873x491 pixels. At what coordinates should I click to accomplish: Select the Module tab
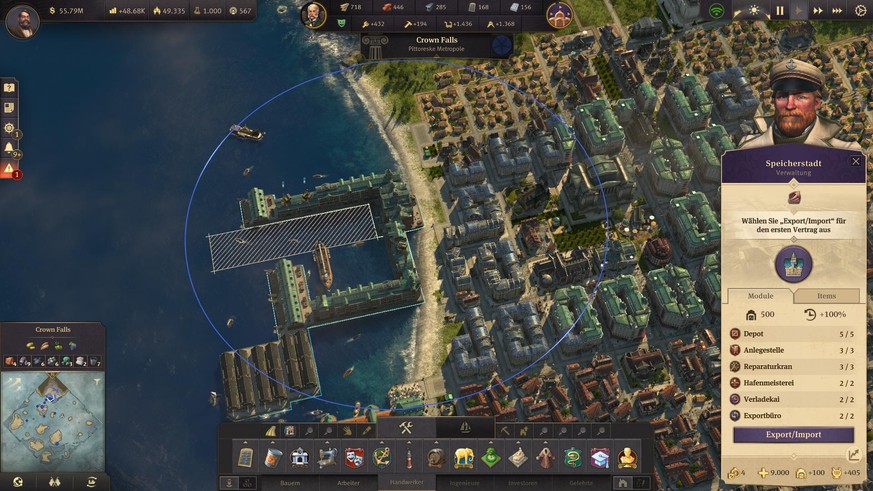pyautogui.click(x=759, y=296)
